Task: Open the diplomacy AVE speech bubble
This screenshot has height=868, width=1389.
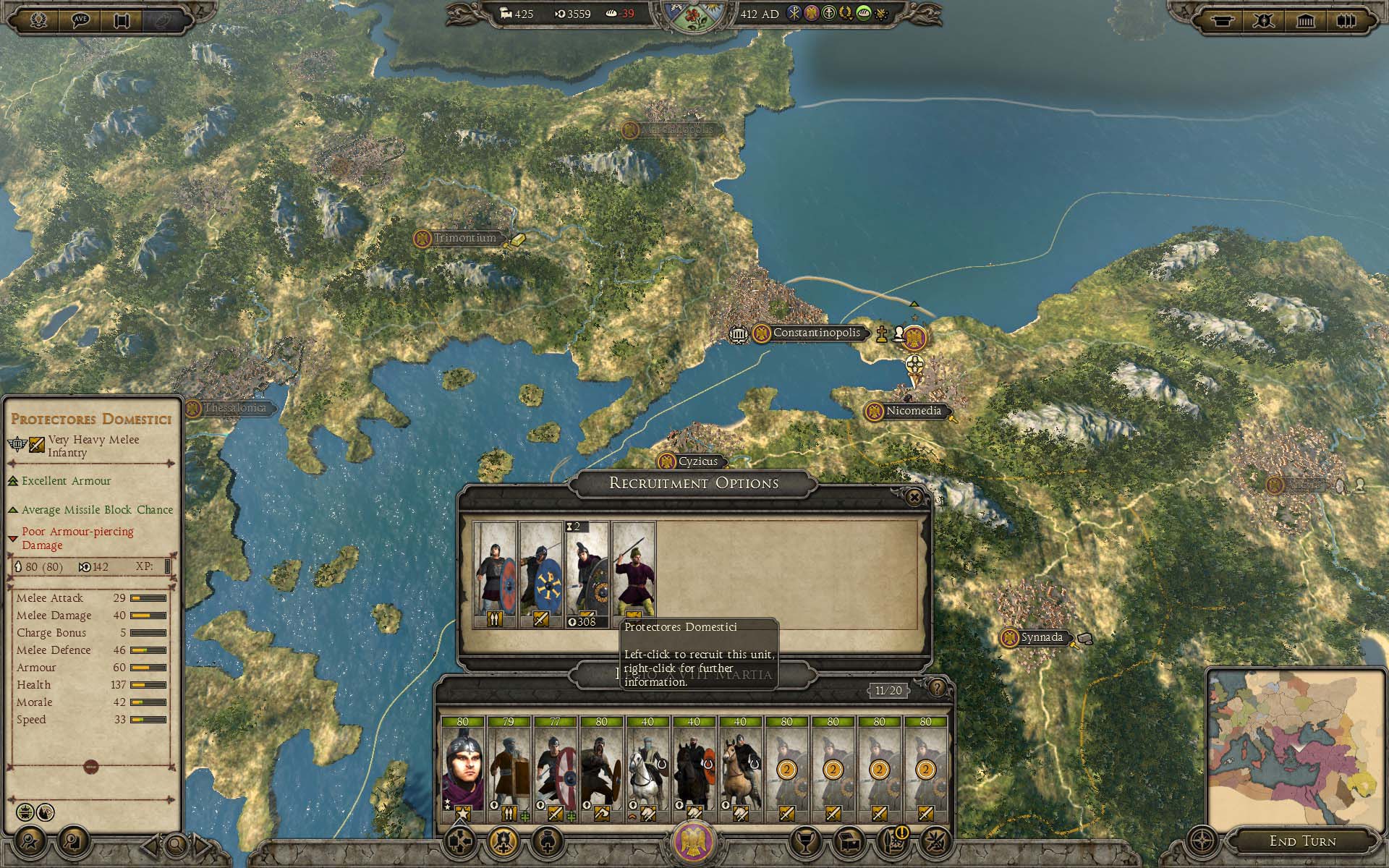Action: (x=81, y=20)
